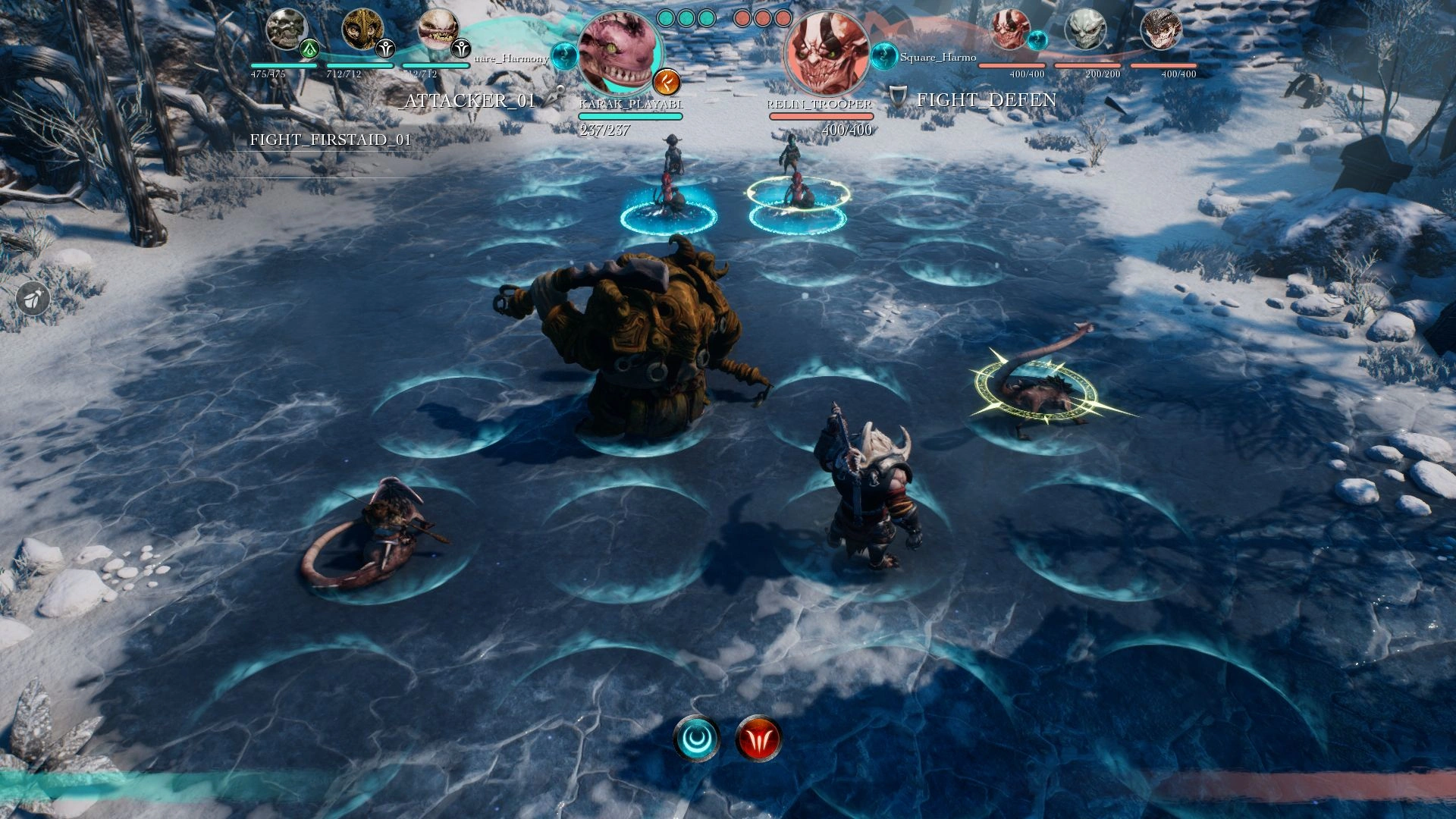This screenshot has width=1456, height=819.
Task: Activate the teal crescent ability
Action: point(696,738)
